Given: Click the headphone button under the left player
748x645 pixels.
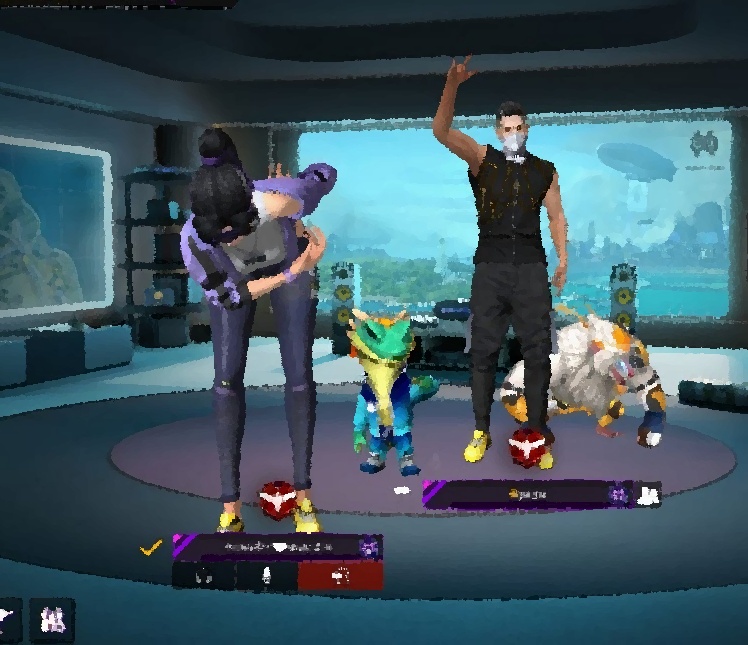Looking at the screenshot, I should (x=204, y=576).
